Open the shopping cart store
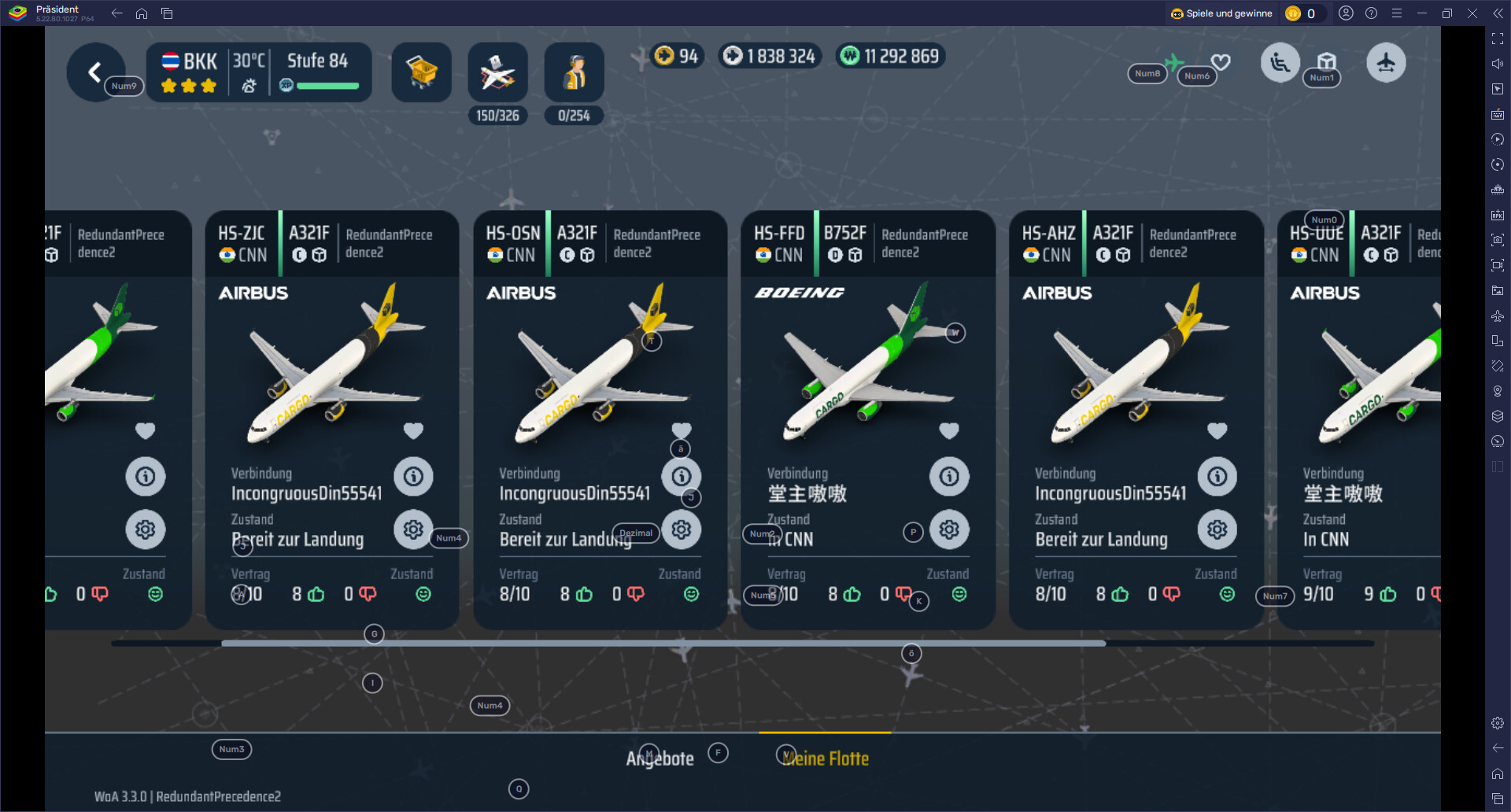 421,72
